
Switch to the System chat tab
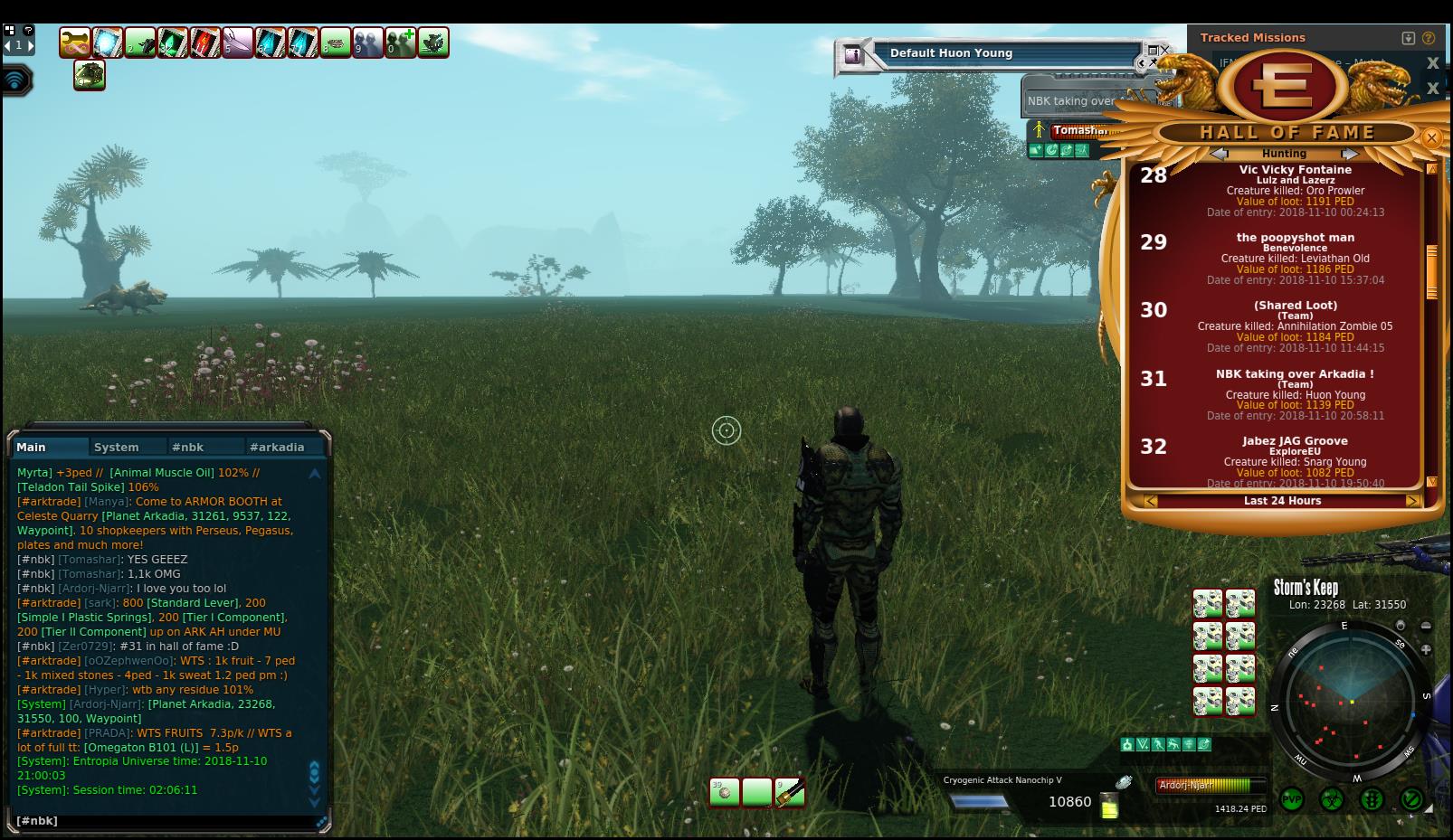[117, 447]
